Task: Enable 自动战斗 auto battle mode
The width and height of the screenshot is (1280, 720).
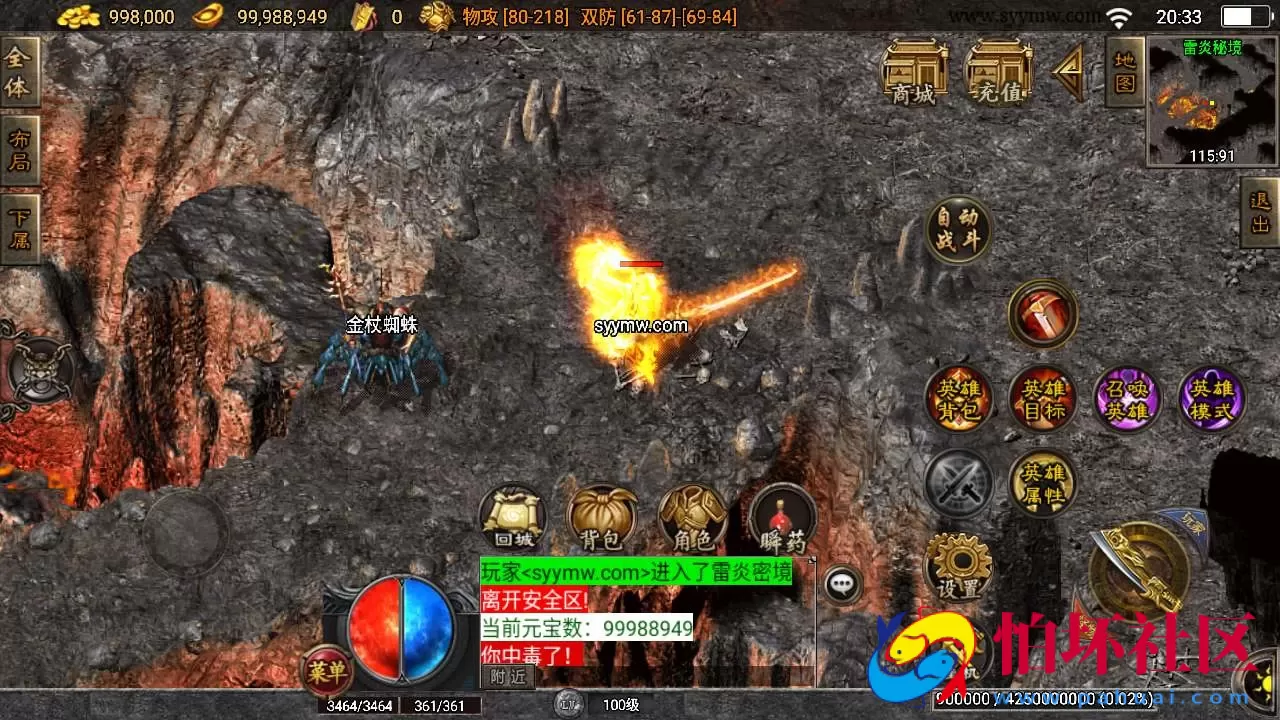Action: (x=958, y=228)
